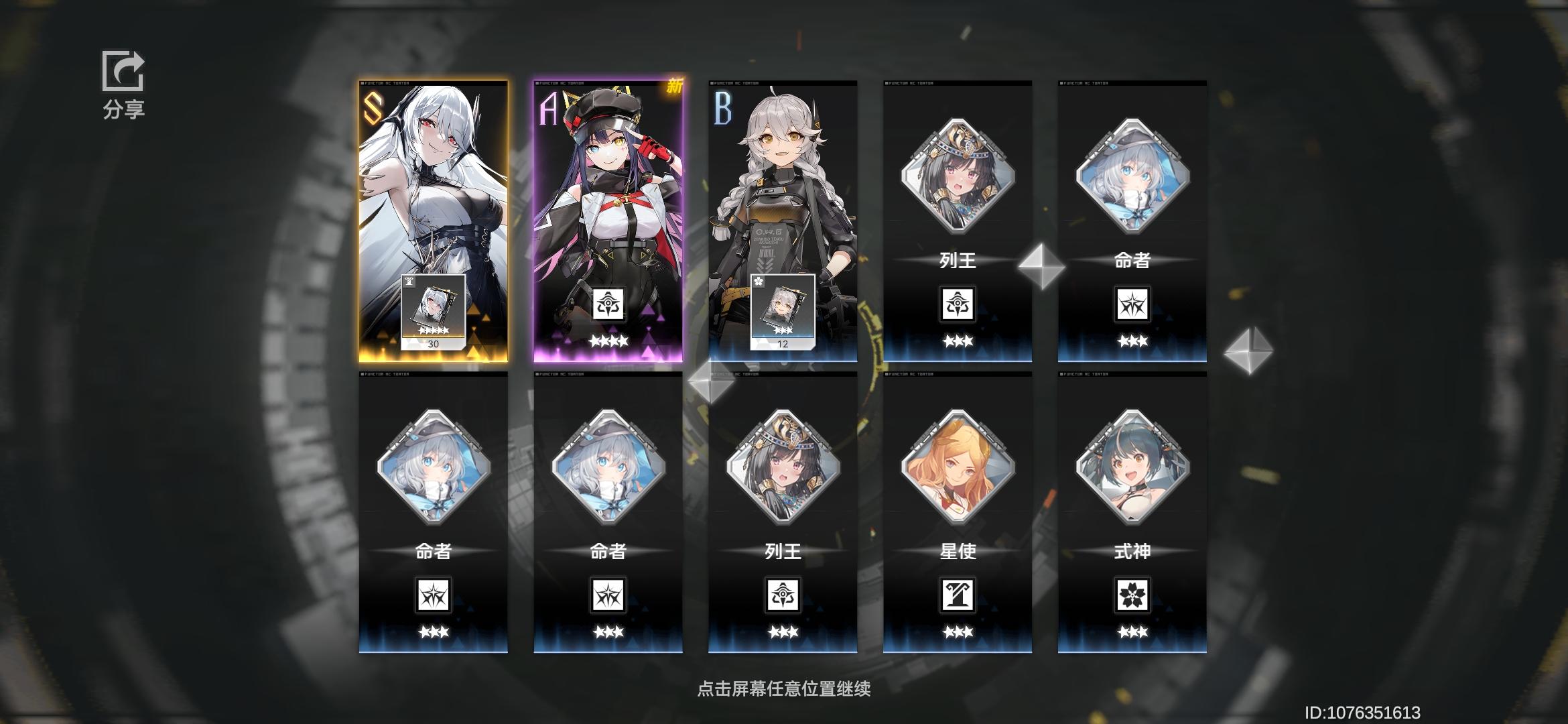Click the element icon on the bottom-row 列王 card
This screenshot has width=1568, height=724.
(783, 597)
